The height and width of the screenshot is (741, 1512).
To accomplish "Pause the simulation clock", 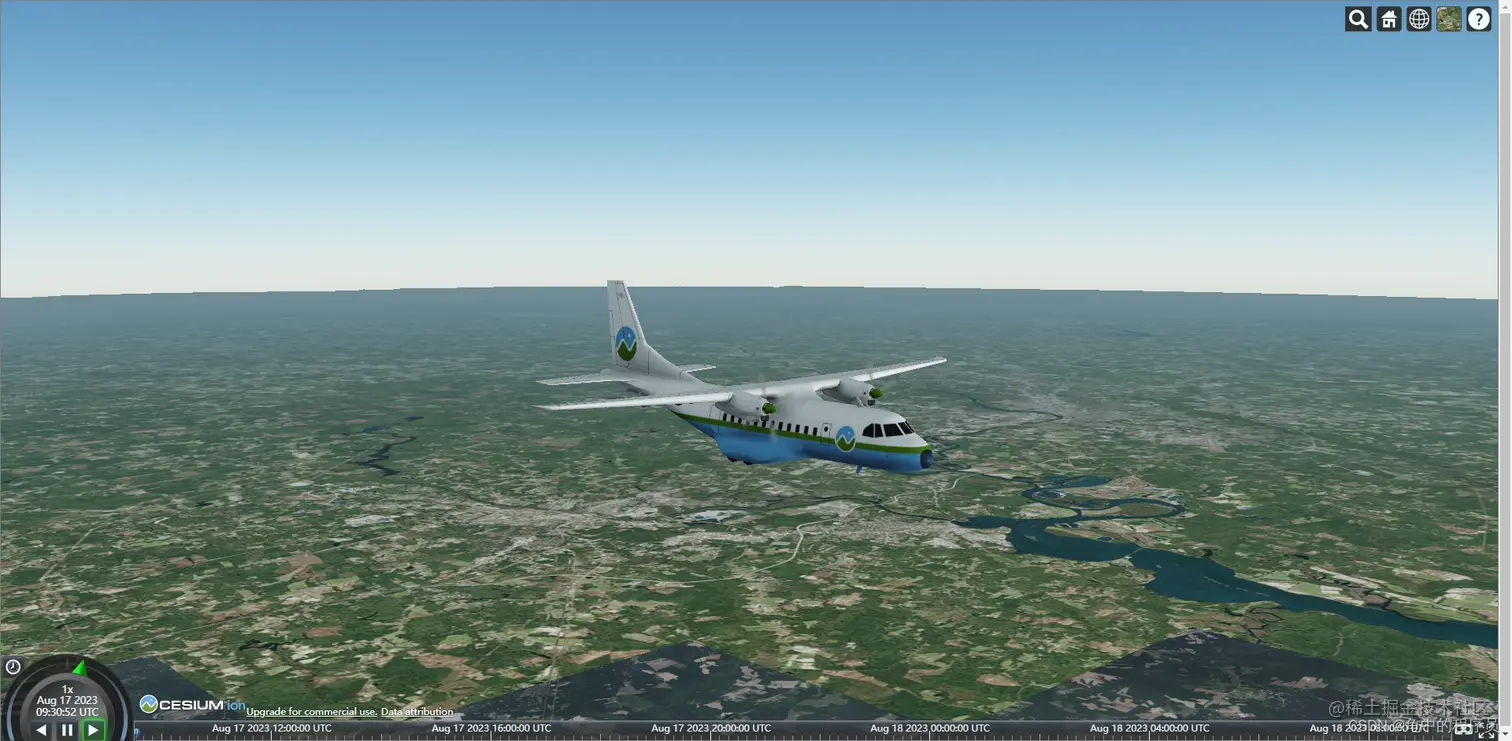I will (x=67, y=730).
